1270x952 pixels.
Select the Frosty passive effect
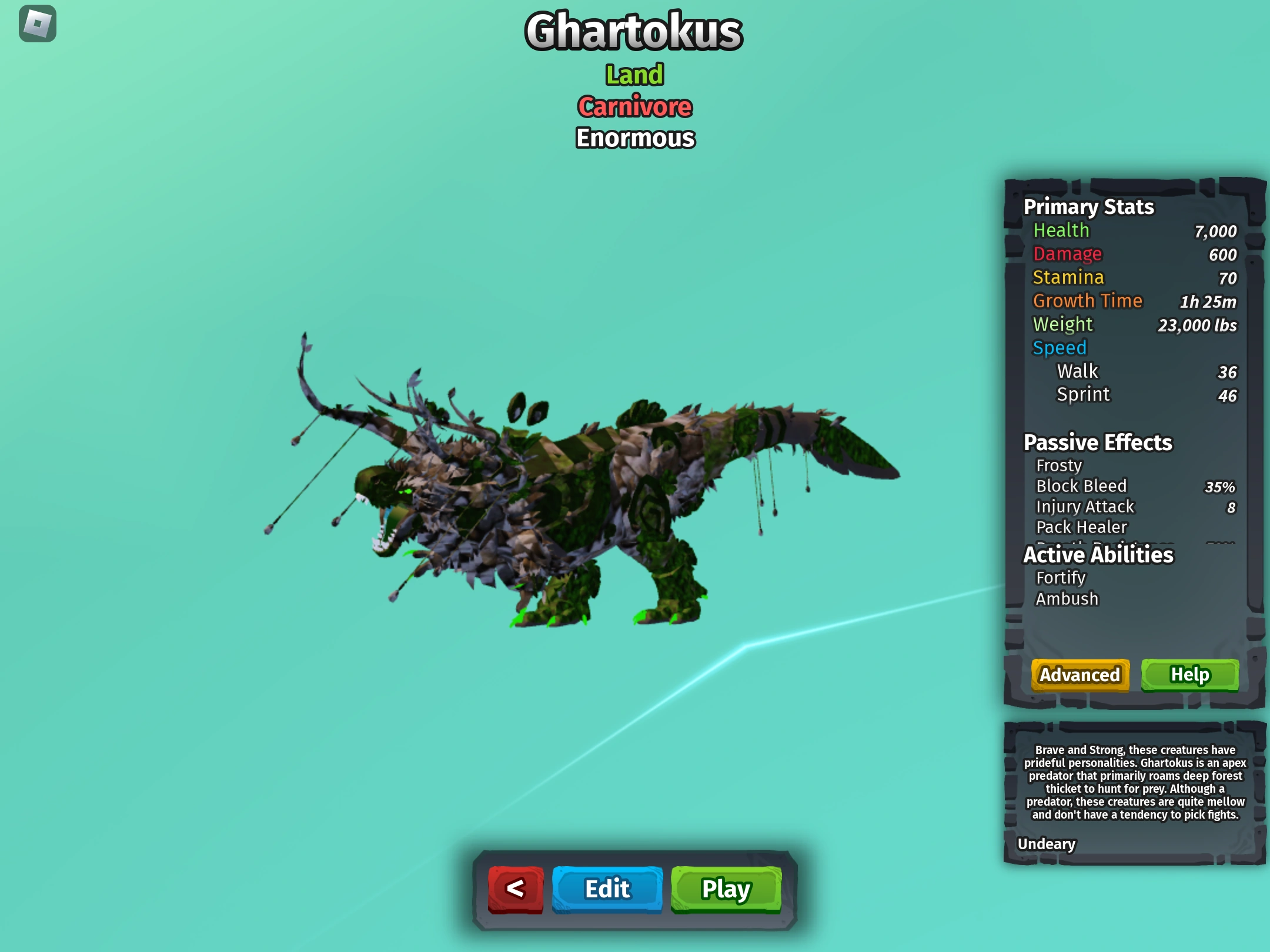(x=1059, y=465)
